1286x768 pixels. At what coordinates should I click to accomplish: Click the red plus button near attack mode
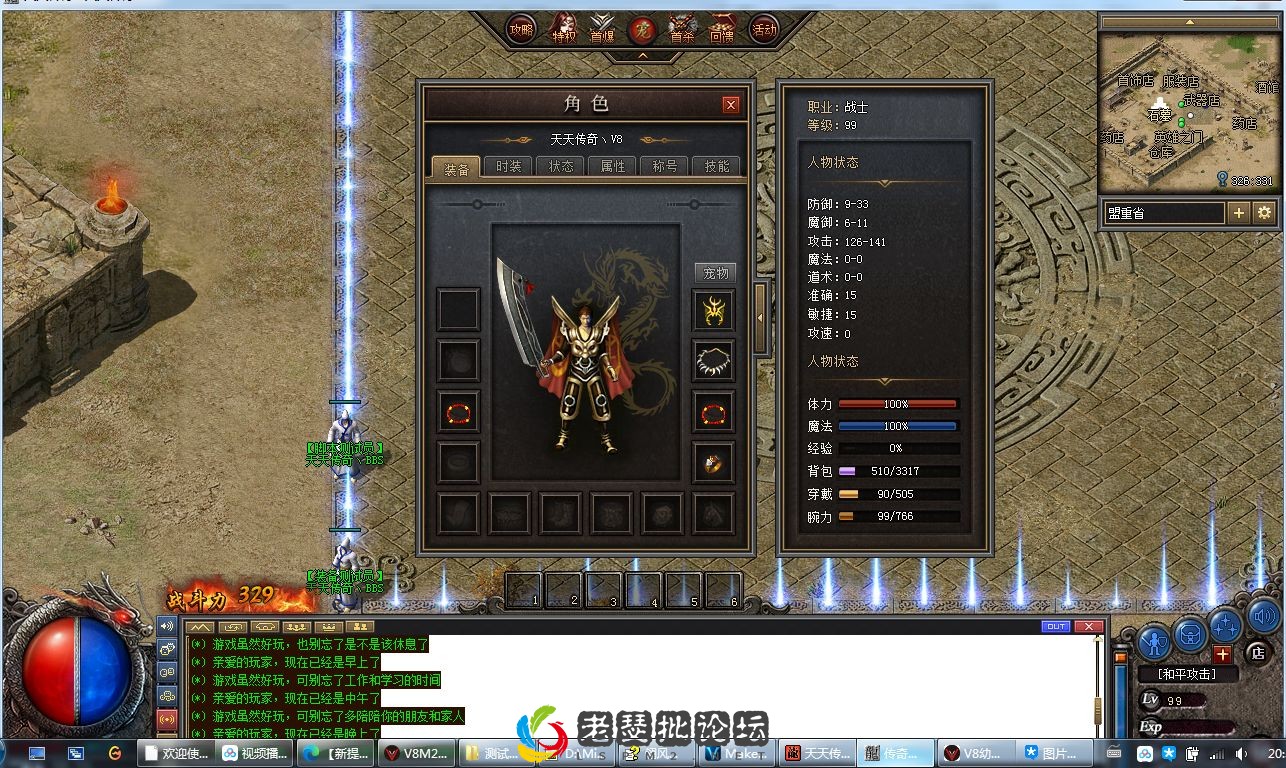1223,654
